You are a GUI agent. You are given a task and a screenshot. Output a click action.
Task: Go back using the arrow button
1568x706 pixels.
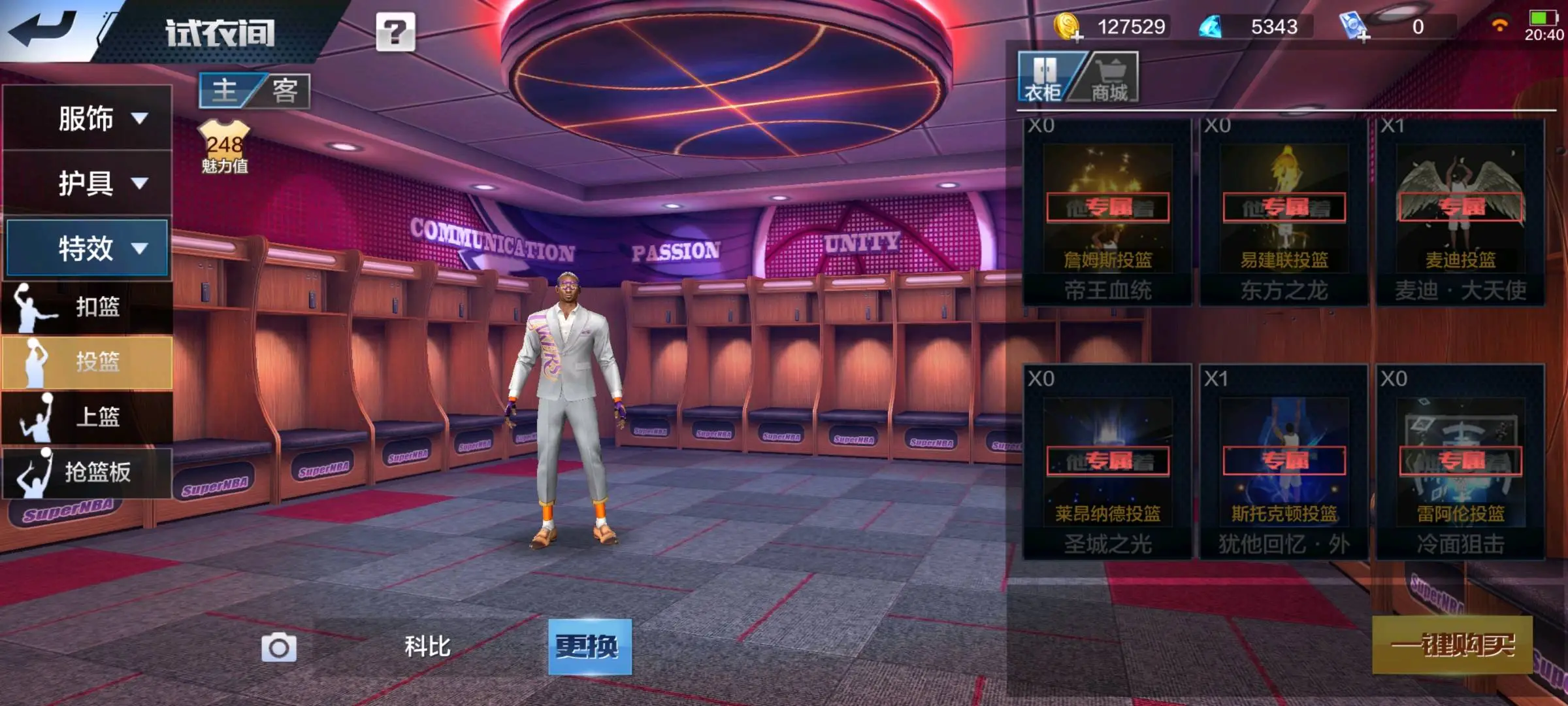pos(46,29)
